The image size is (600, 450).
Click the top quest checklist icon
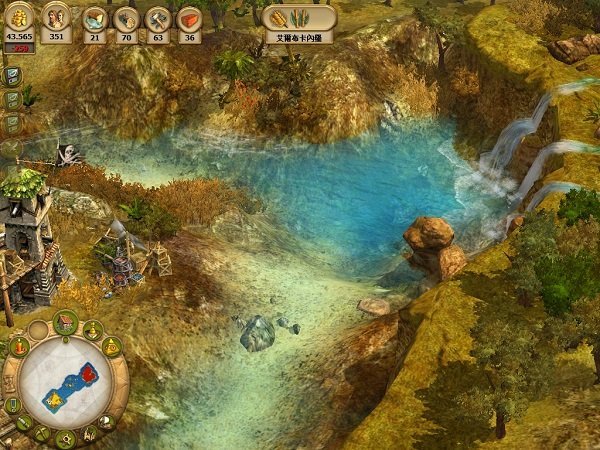click(12, 77)
